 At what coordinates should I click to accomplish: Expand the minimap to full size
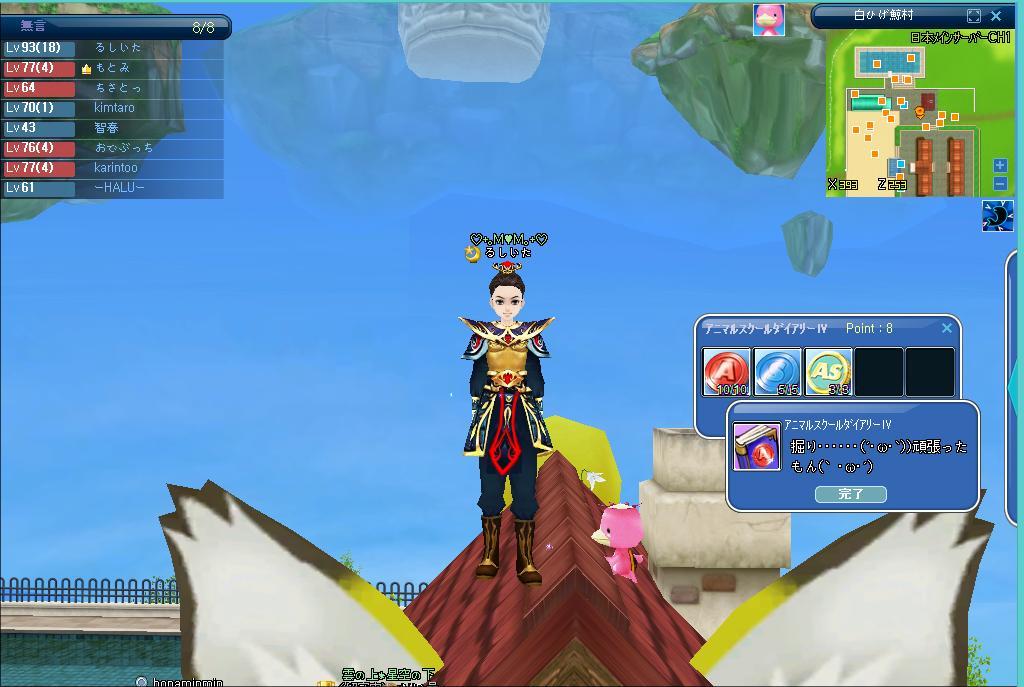pos(974,16)
